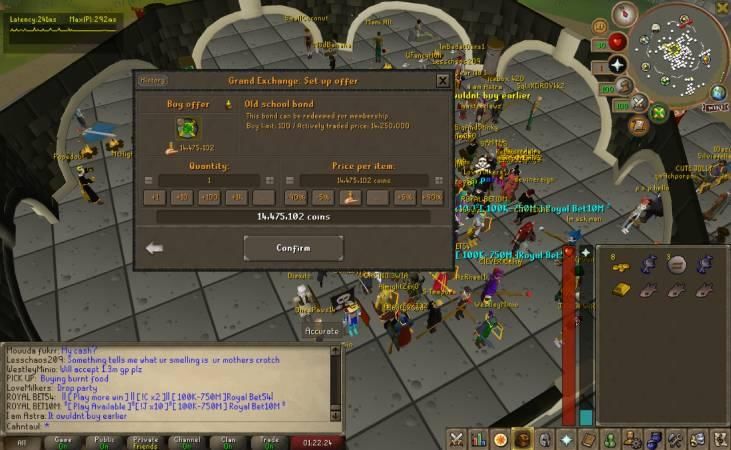Select the gold bar in inventory

click(x=620, y=290)
